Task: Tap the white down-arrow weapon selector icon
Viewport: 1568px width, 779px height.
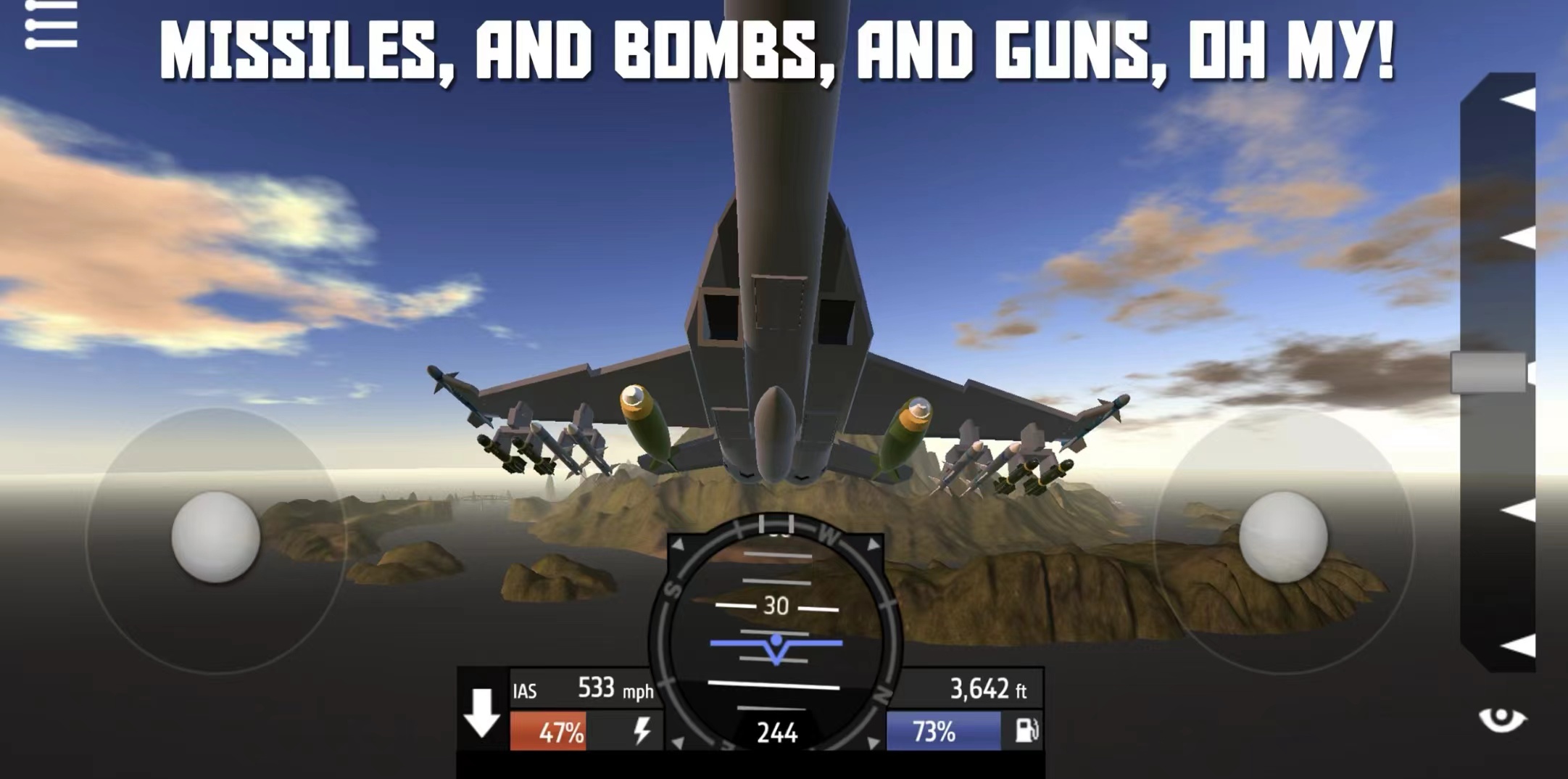Action: [481, 714]
